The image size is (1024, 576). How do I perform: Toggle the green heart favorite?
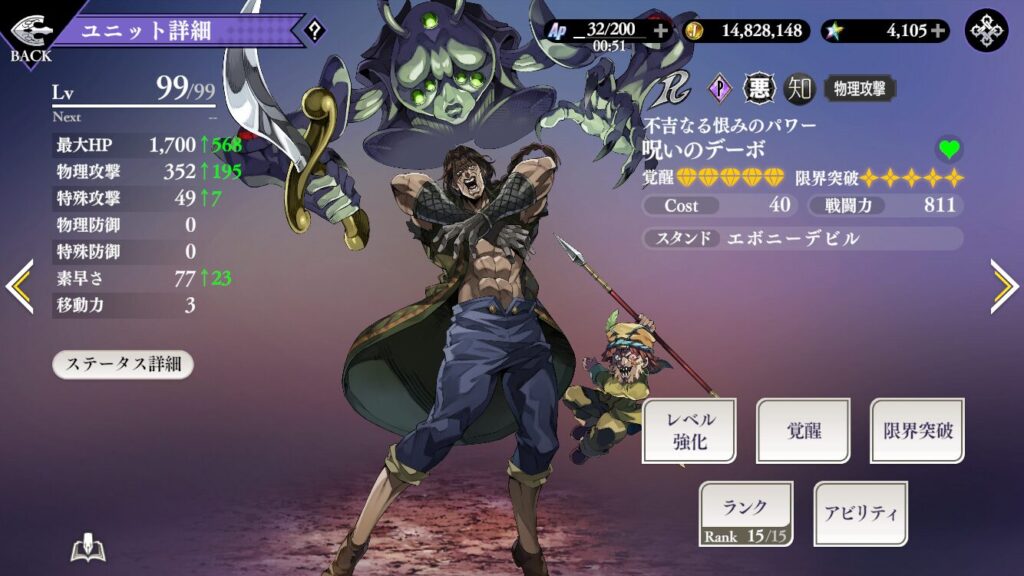(x=949, y=150)
